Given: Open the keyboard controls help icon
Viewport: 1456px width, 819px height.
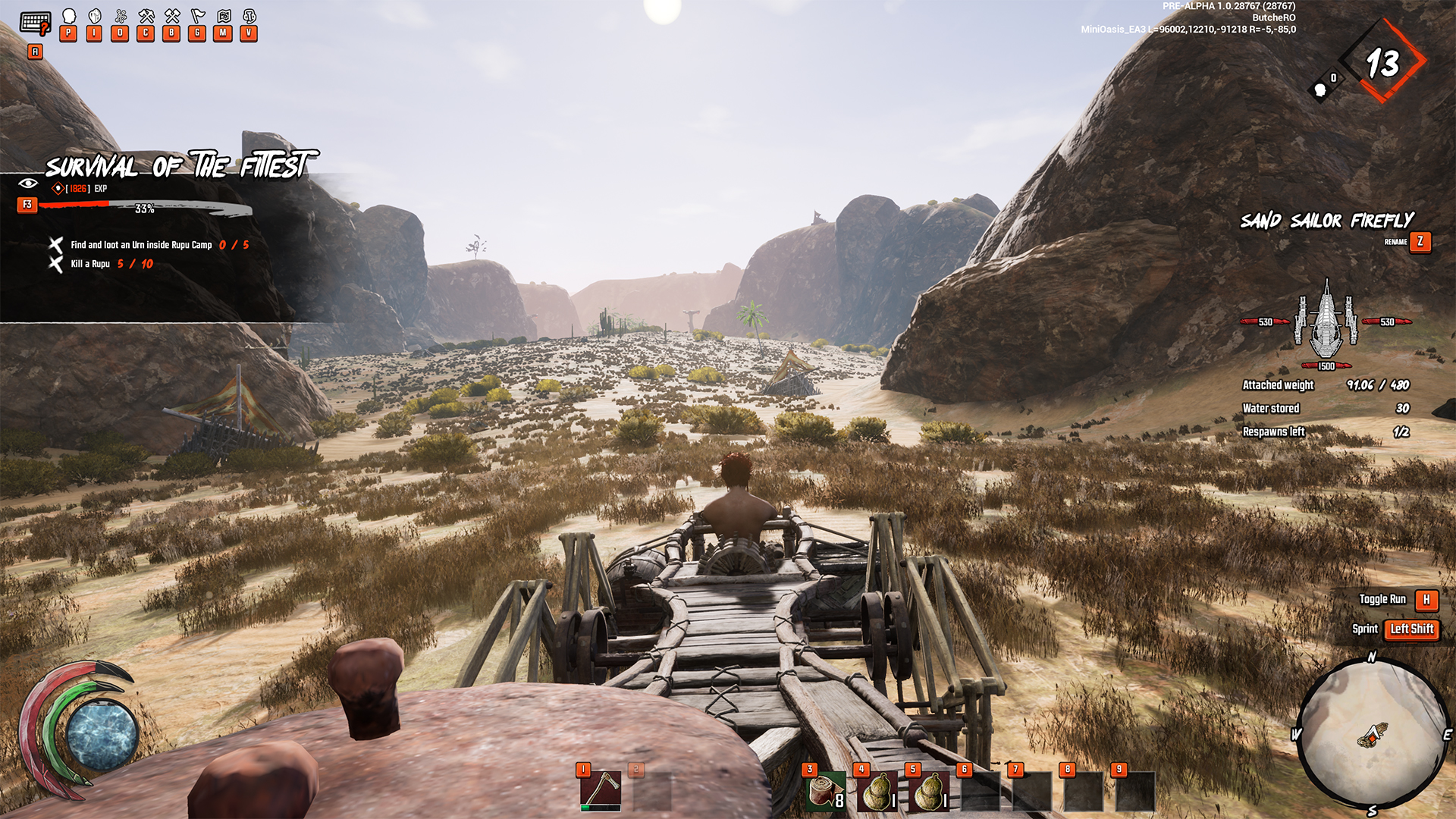Looking at the screenshot, I should pyautogui.click(x=35, y=23).
